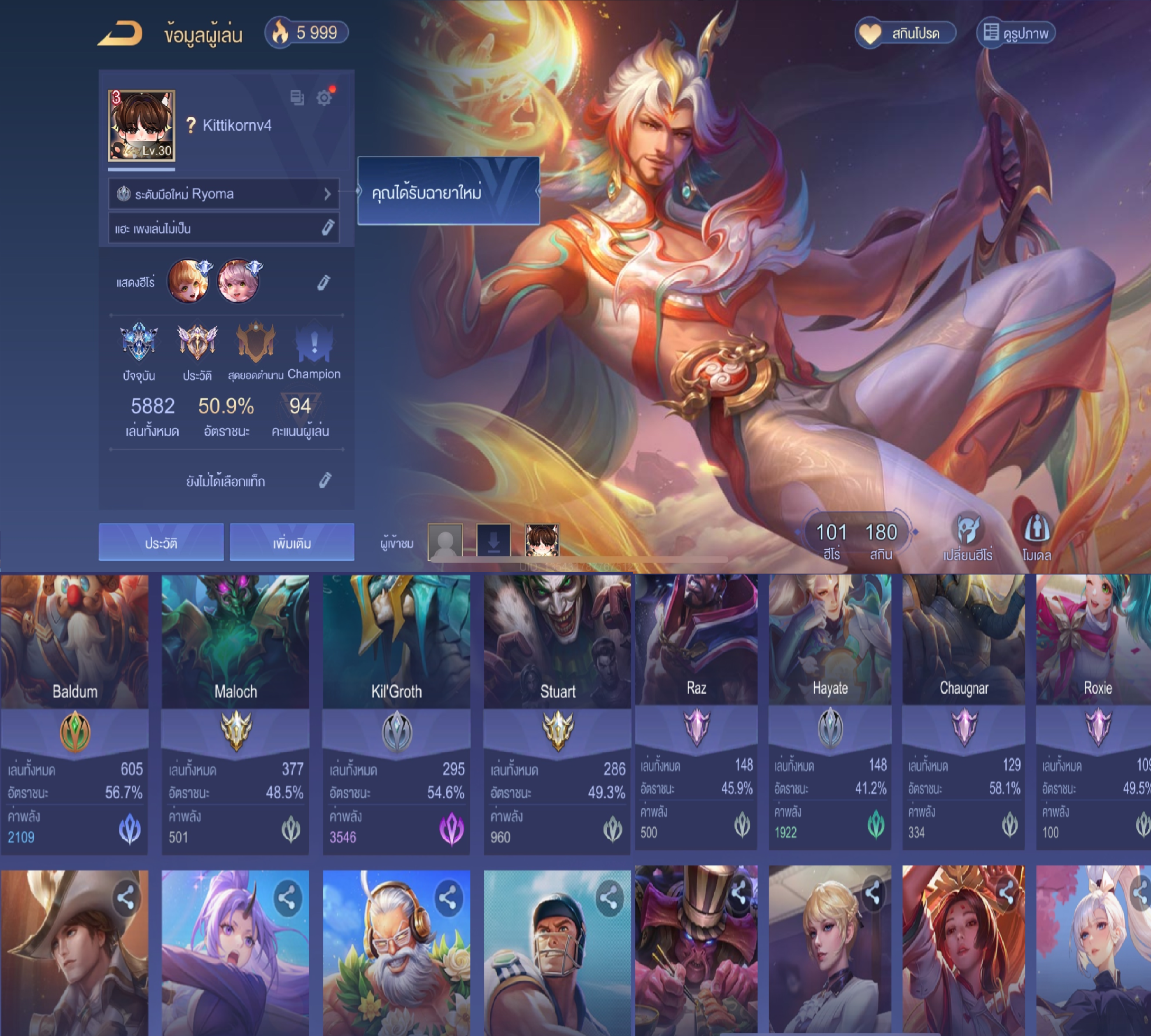Edit the showcased heroes
This screenshot has width=1151, height=1036.
[x=324, y=282]
